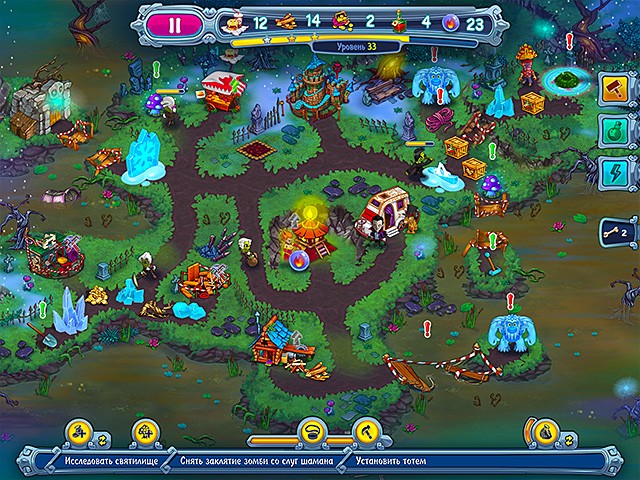Image resolution: width=640 pixels, height=480 pixels.
Task: Trigger the lightning bolt bonus
Action: click(x=610, y=172)
